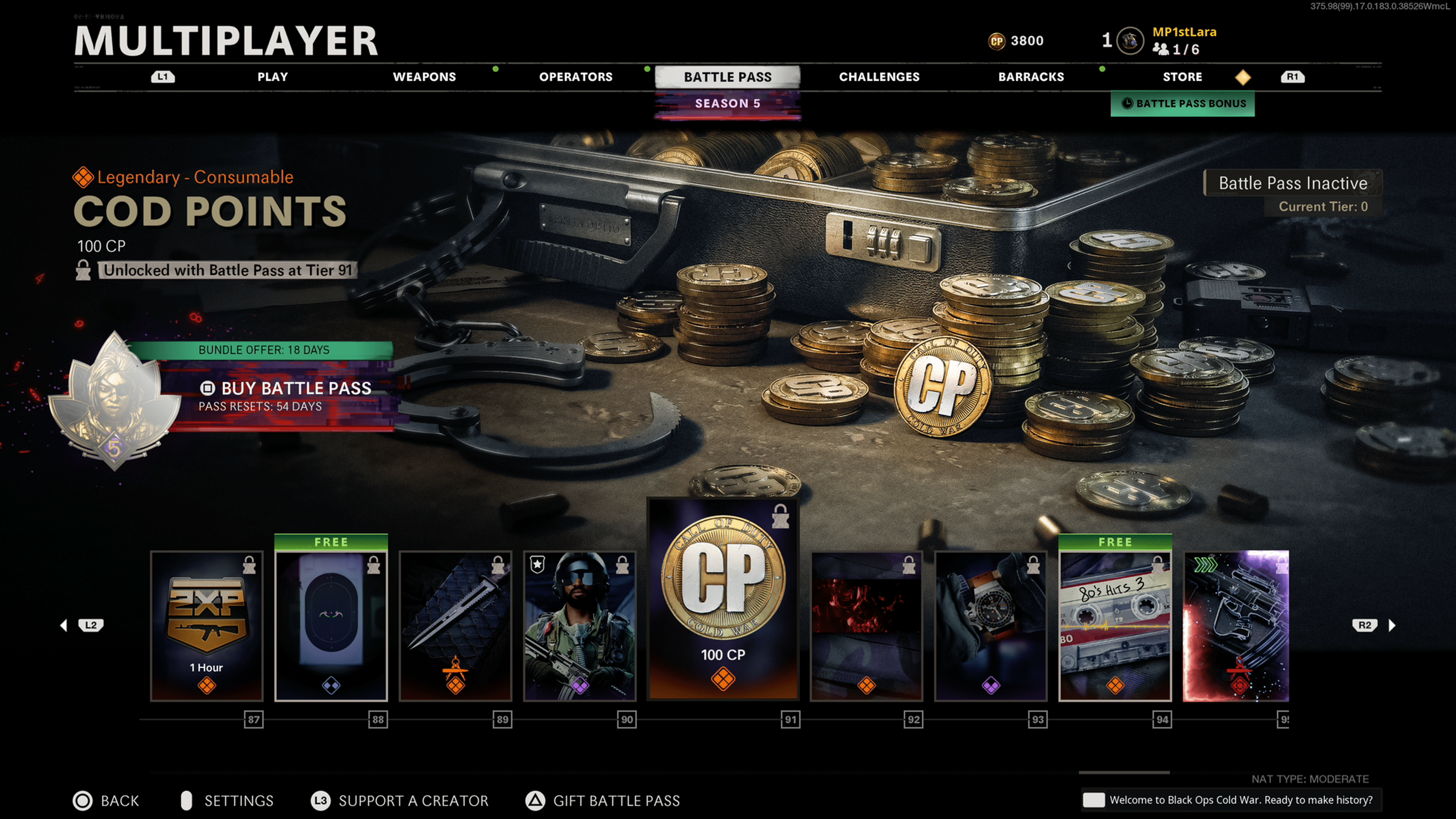Select the 2XP 1 Hour token tier
Viewport: 1456px width, 819px height.
[207, 626]
